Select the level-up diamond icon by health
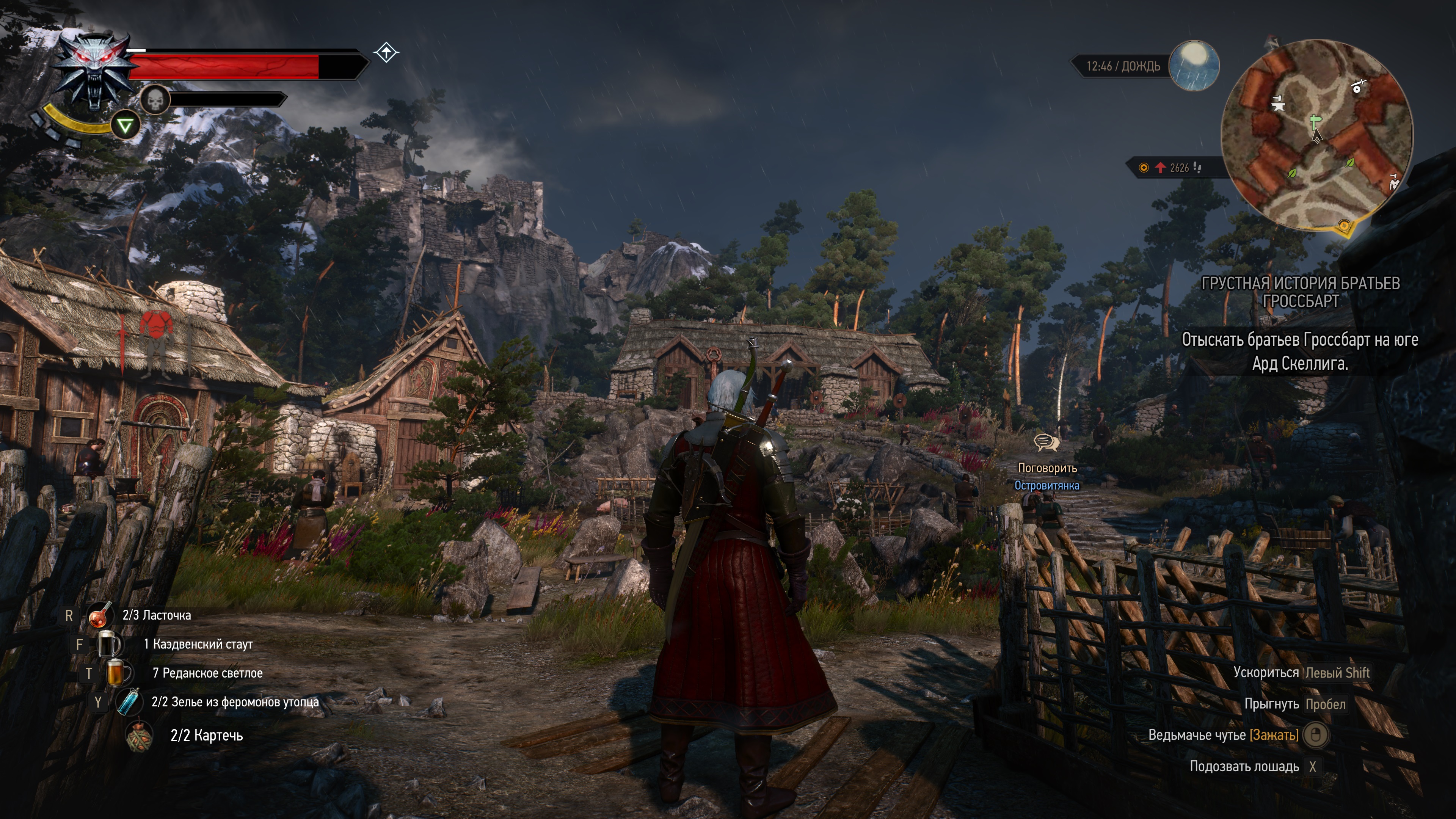This screenshot has width=1456, height=819. pos(386,53)
